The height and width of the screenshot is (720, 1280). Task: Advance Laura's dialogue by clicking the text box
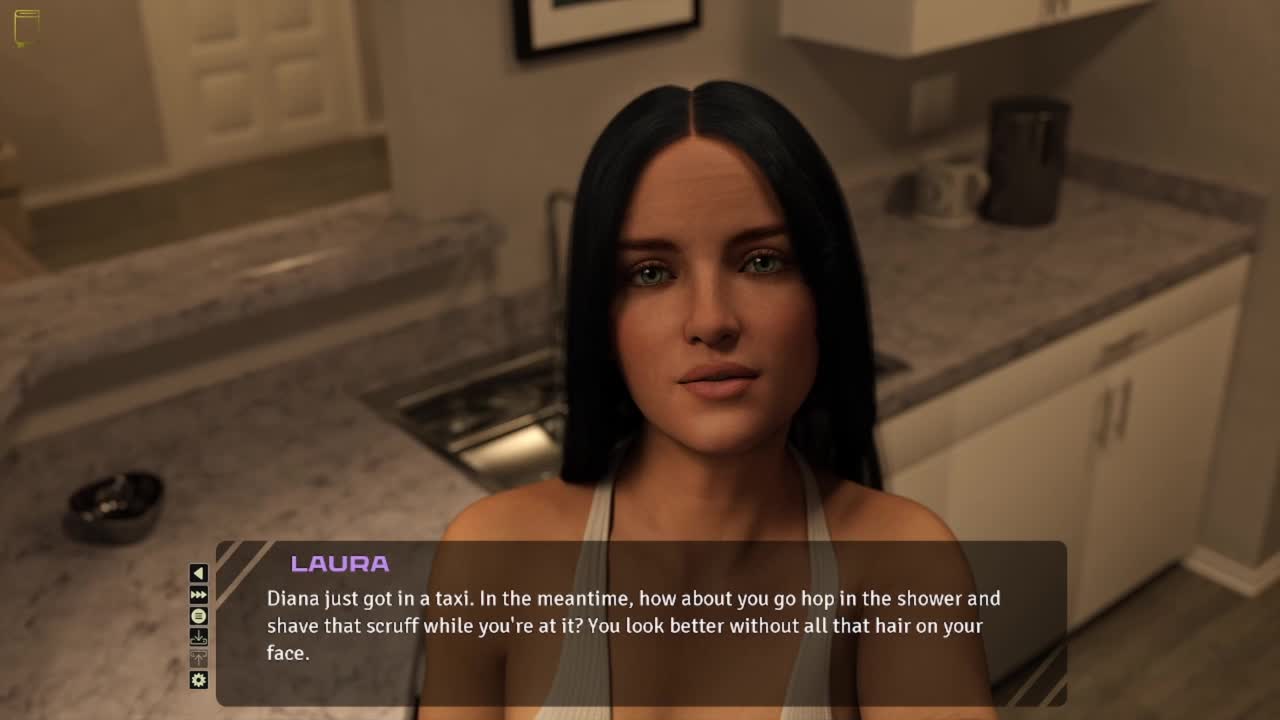coord(640,625)
